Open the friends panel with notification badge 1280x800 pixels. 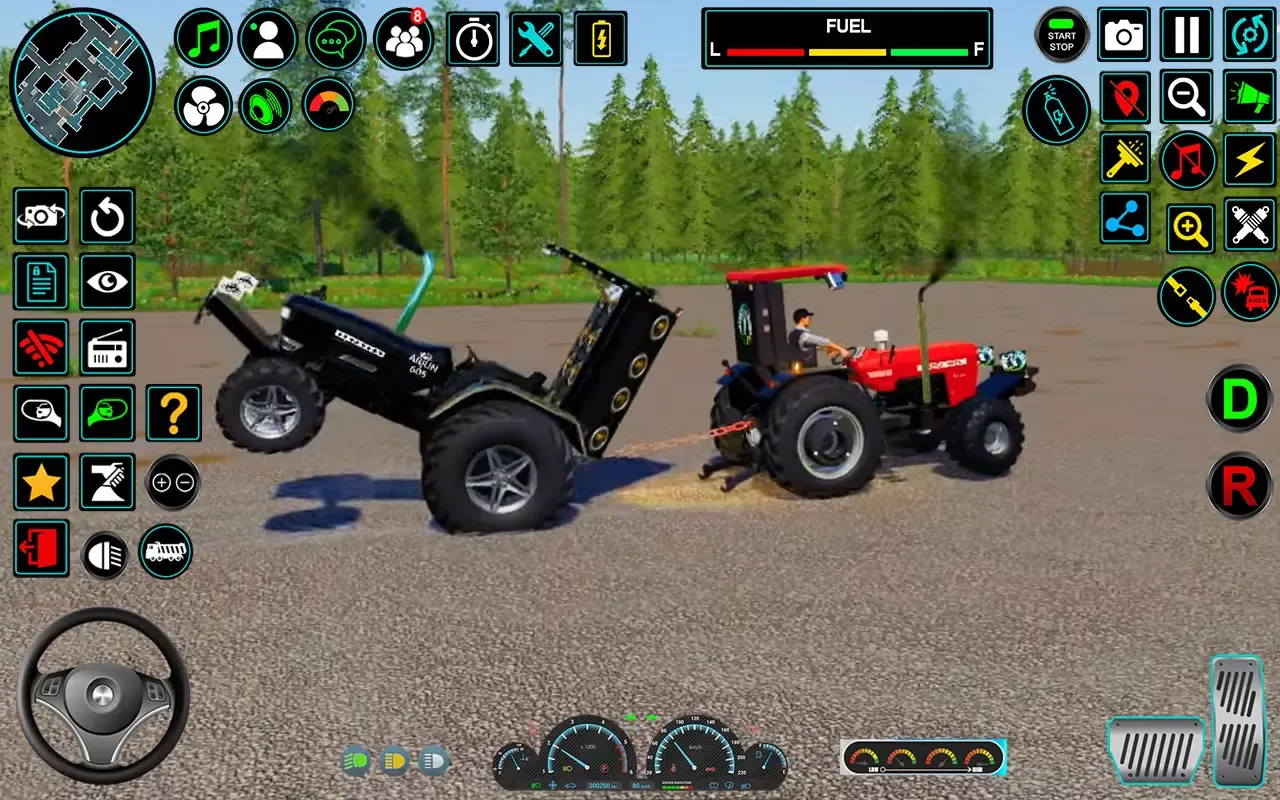point(402,36)
